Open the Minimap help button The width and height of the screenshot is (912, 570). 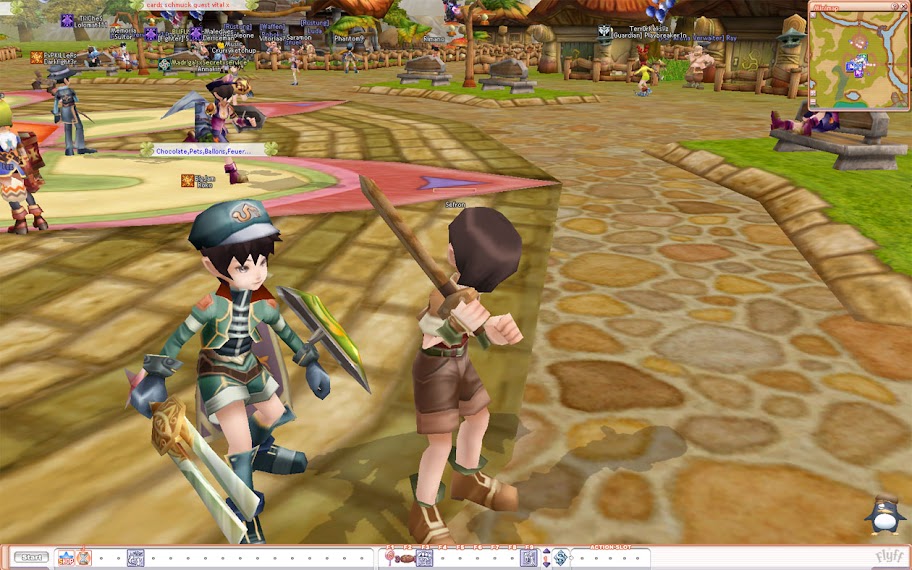894,6
